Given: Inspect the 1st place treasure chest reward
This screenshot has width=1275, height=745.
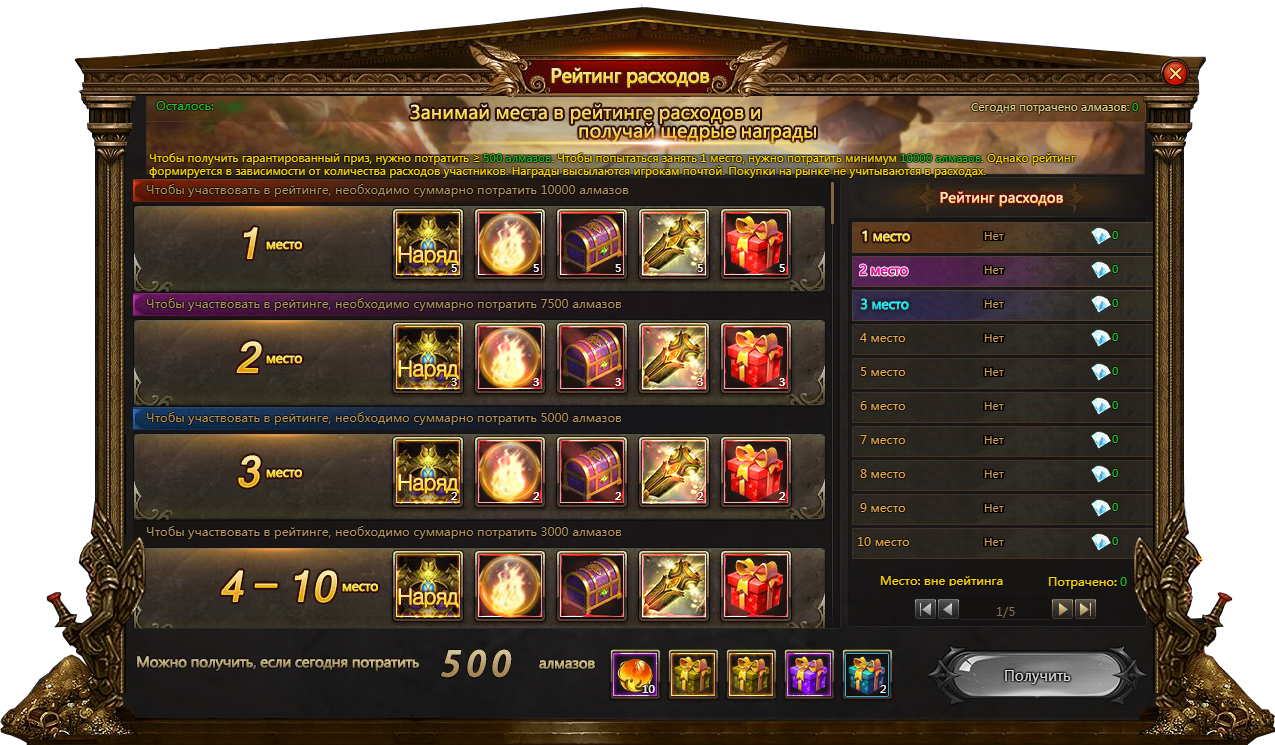Looking at the screenshot, I should click(x=592, y=243).
